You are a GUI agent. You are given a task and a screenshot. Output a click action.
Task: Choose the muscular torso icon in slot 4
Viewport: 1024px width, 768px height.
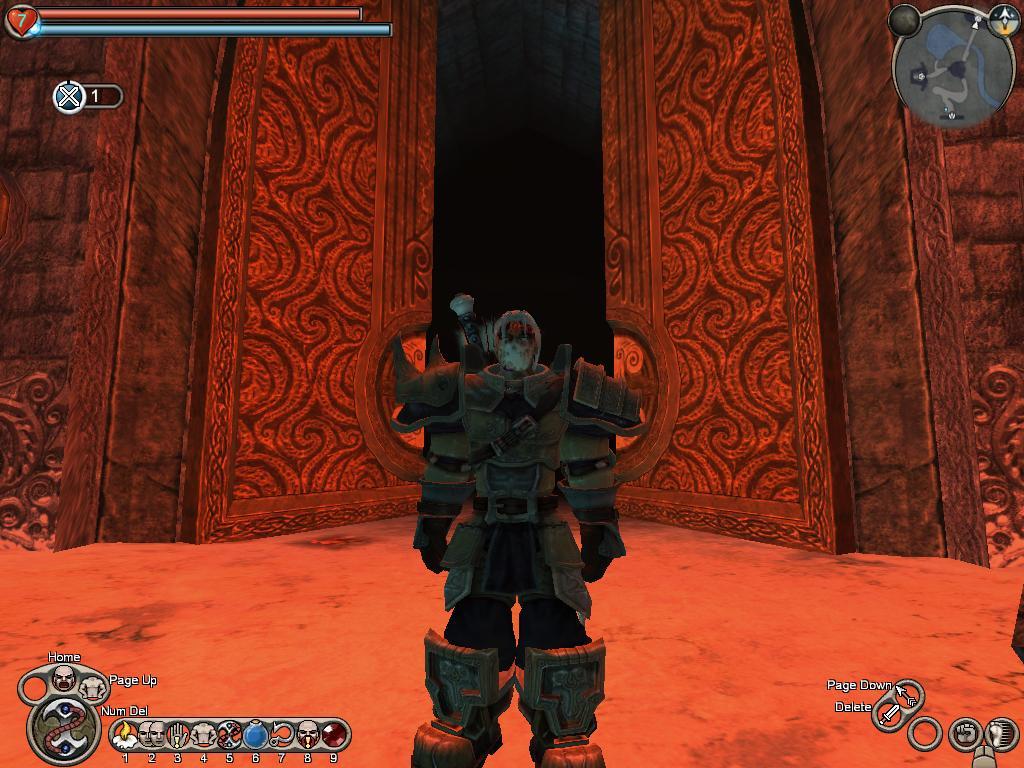[203, 735]
